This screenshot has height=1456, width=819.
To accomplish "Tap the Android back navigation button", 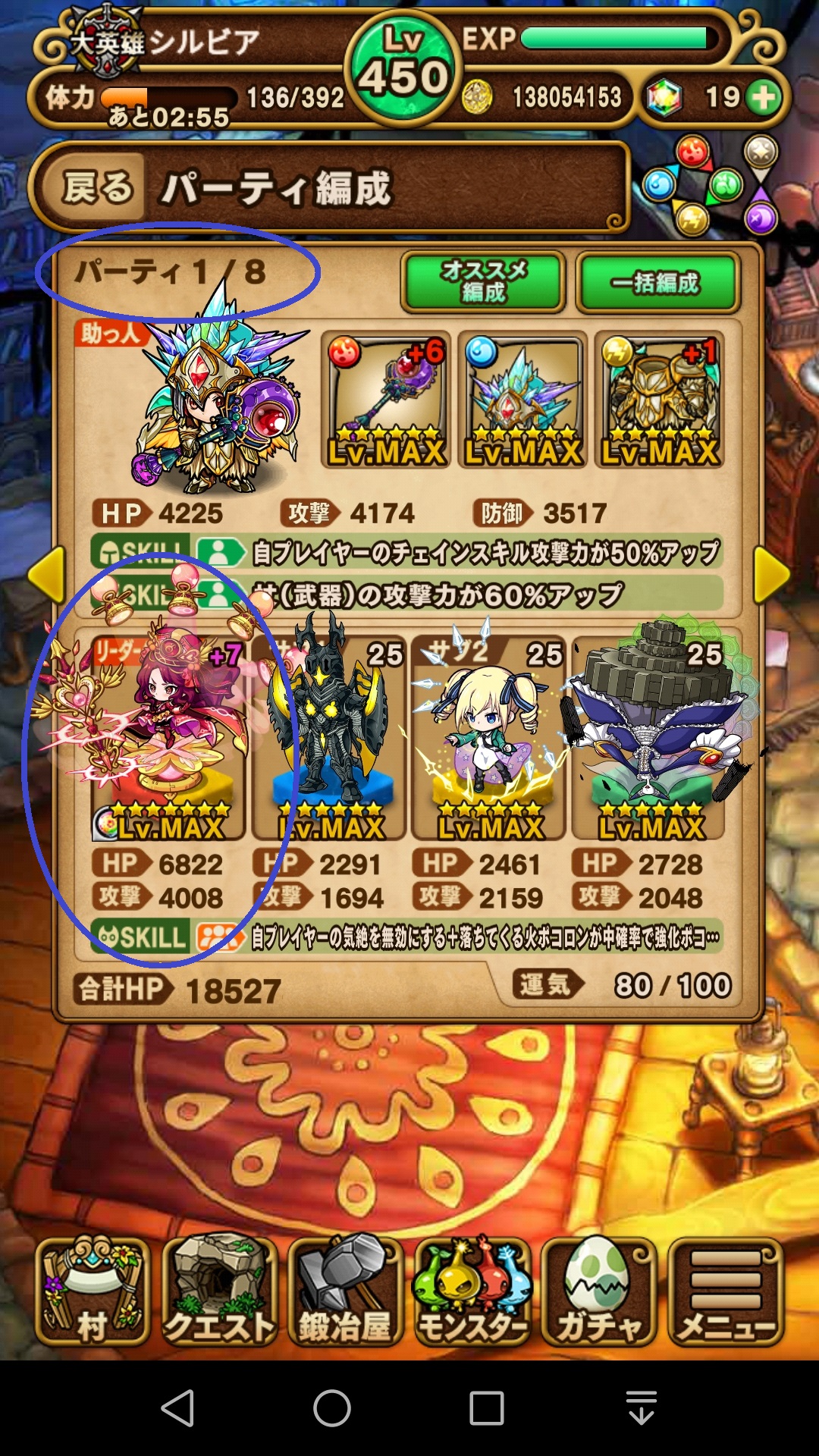I will tap(179, 1408).
